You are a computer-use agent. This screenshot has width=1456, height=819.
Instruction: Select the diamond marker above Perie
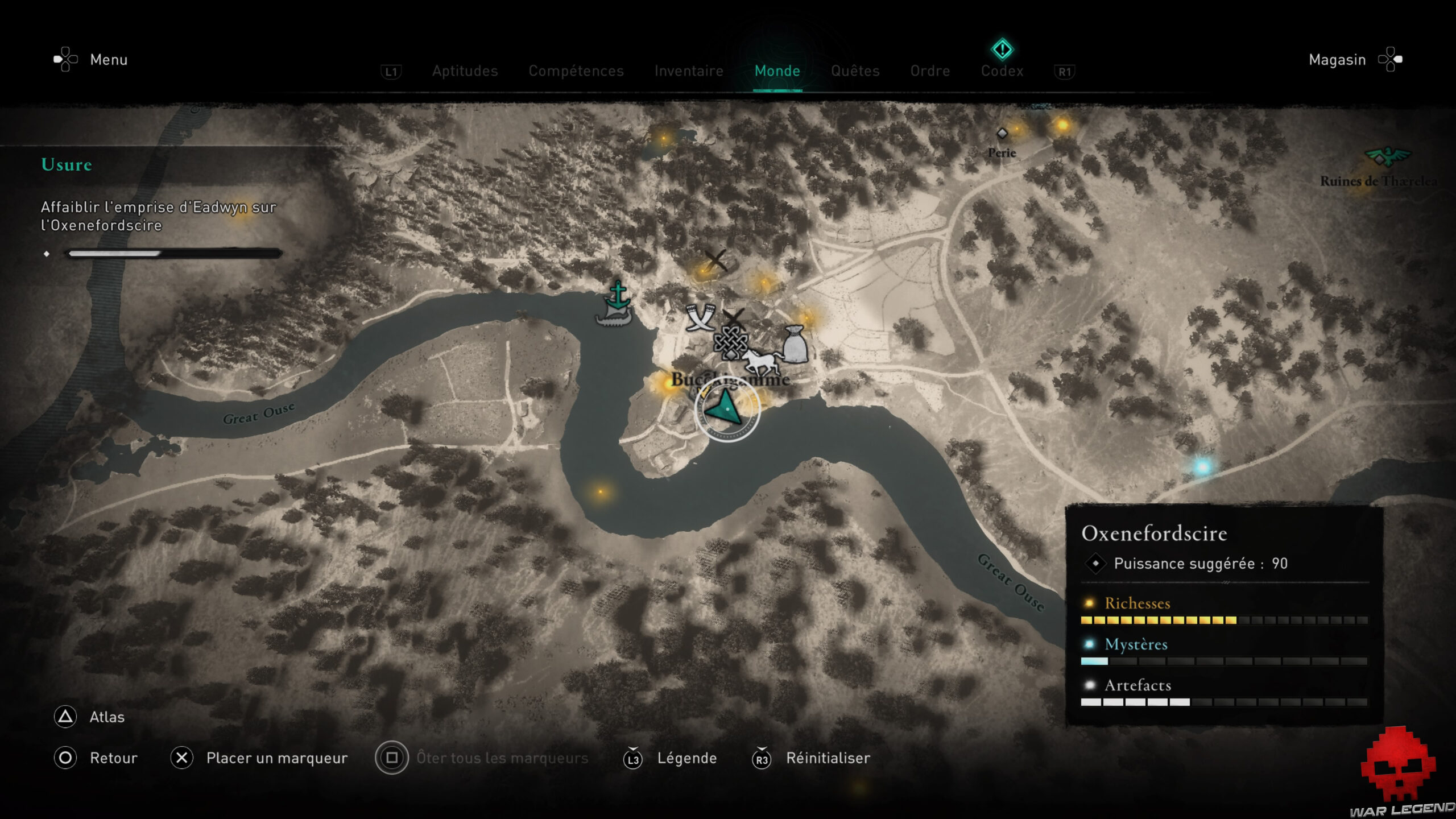click(1002, 134)
